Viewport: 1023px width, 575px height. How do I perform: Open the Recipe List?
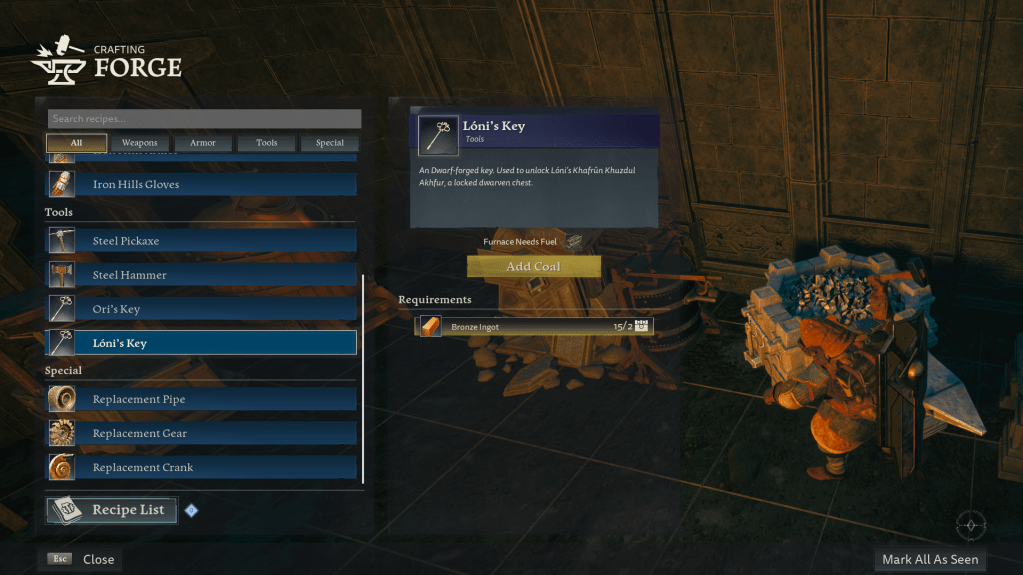pyautogui.click(x=112, y=510)
